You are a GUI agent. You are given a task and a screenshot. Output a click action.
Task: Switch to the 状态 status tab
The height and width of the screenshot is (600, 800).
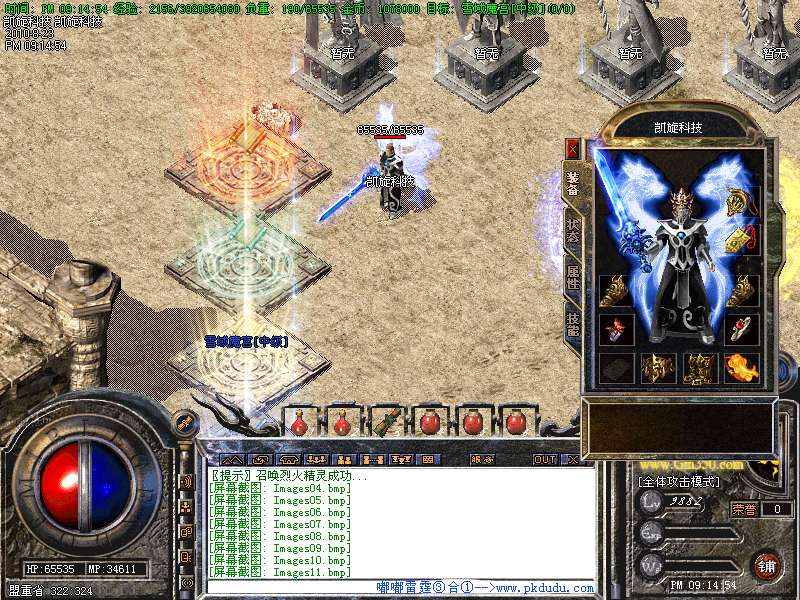click(573, 230)
